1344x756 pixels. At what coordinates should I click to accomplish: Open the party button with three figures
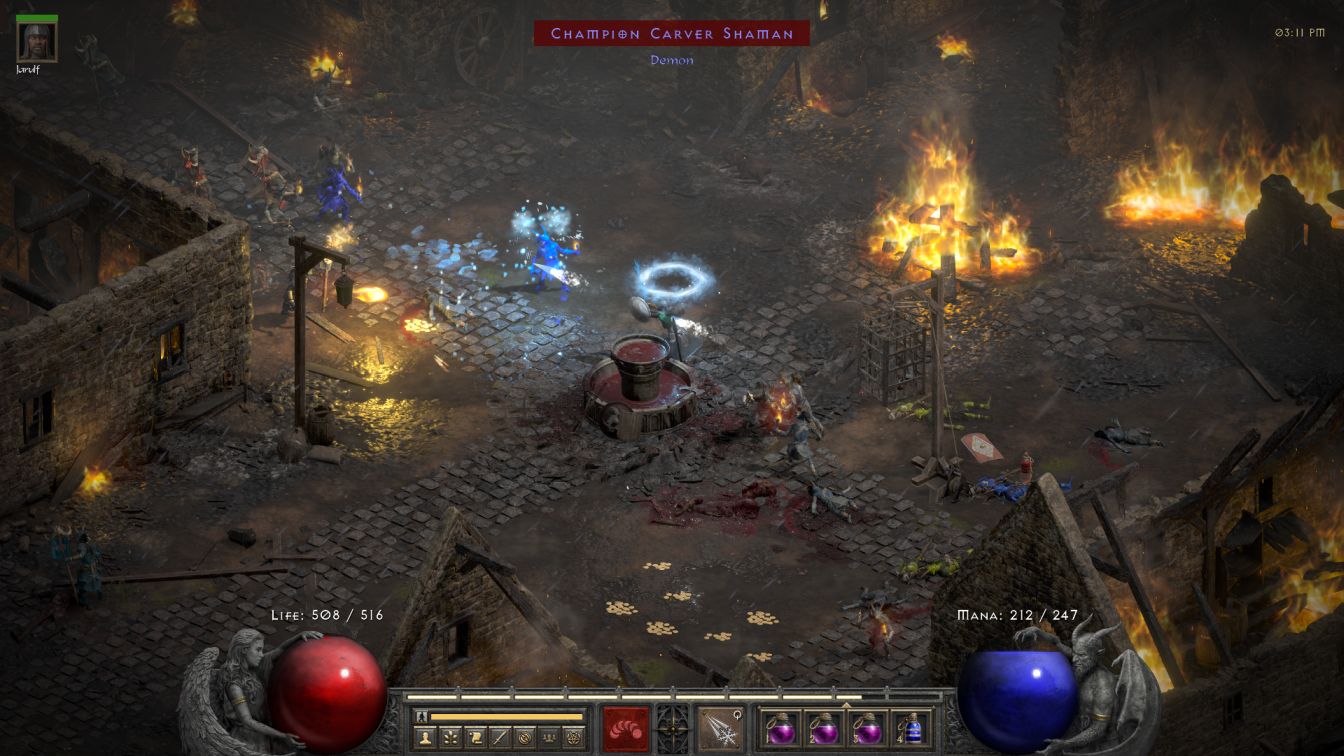549,738
